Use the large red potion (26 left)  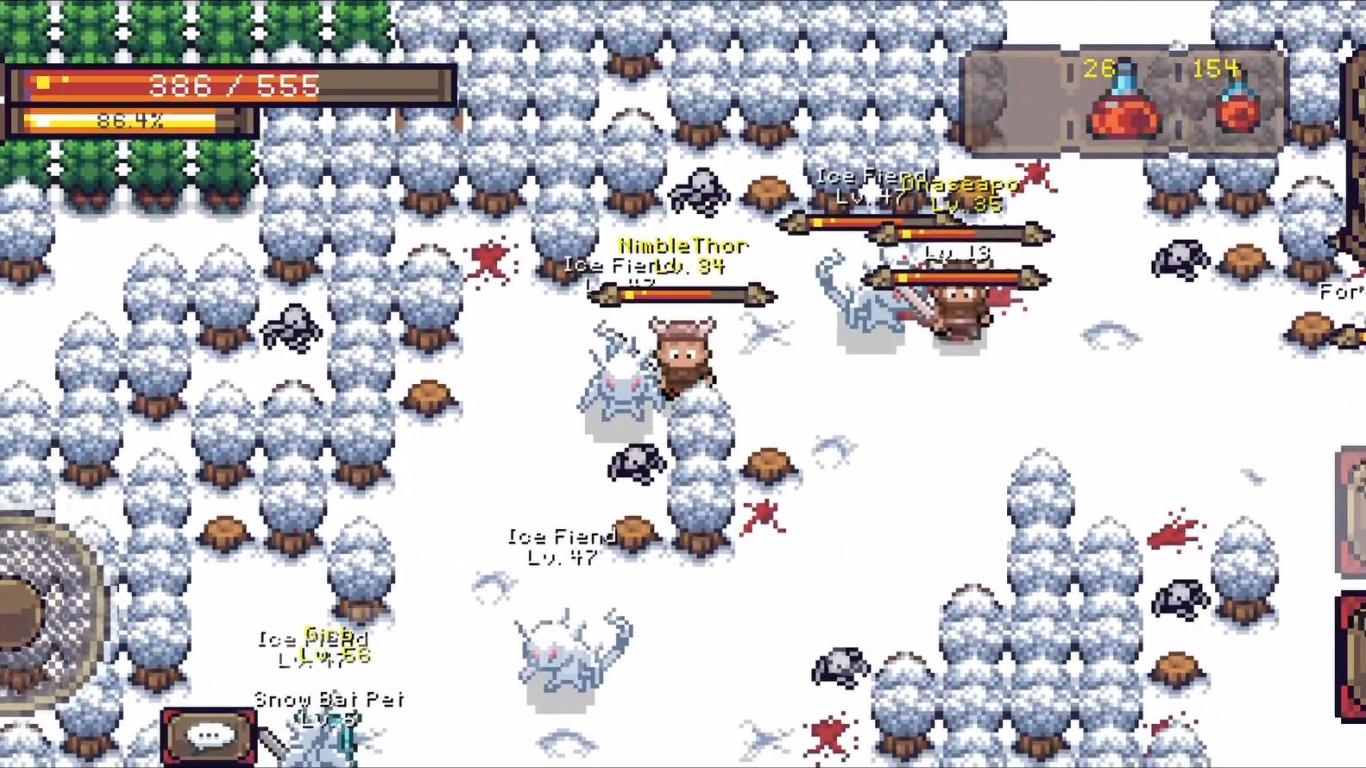point(1123,102)
